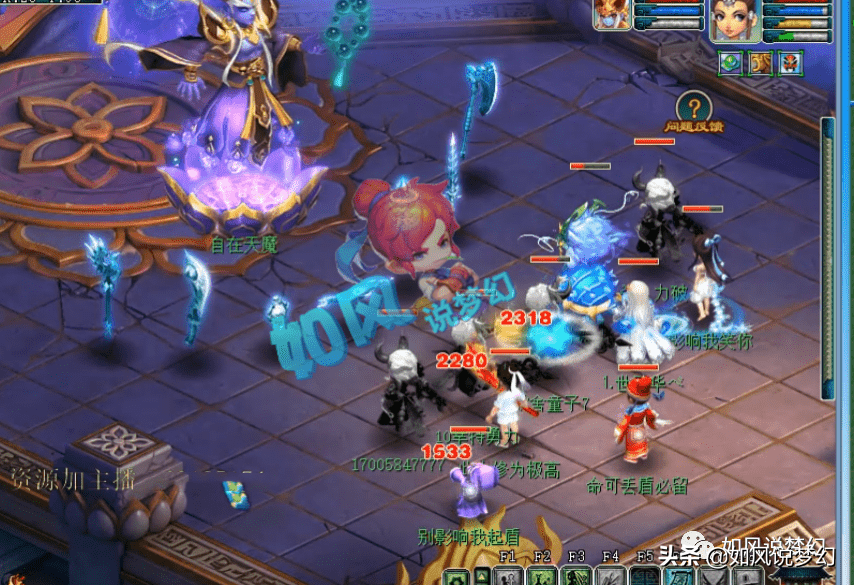This screenshot has width=854, height=585.
Task: Inspect the golden horn buff icon
Action: pos(760,62)
